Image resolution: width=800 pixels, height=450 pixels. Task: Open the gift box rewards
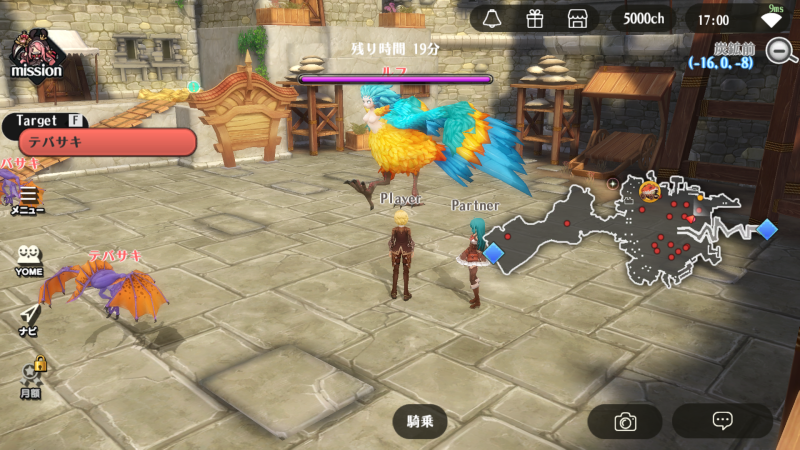(534, 19)
